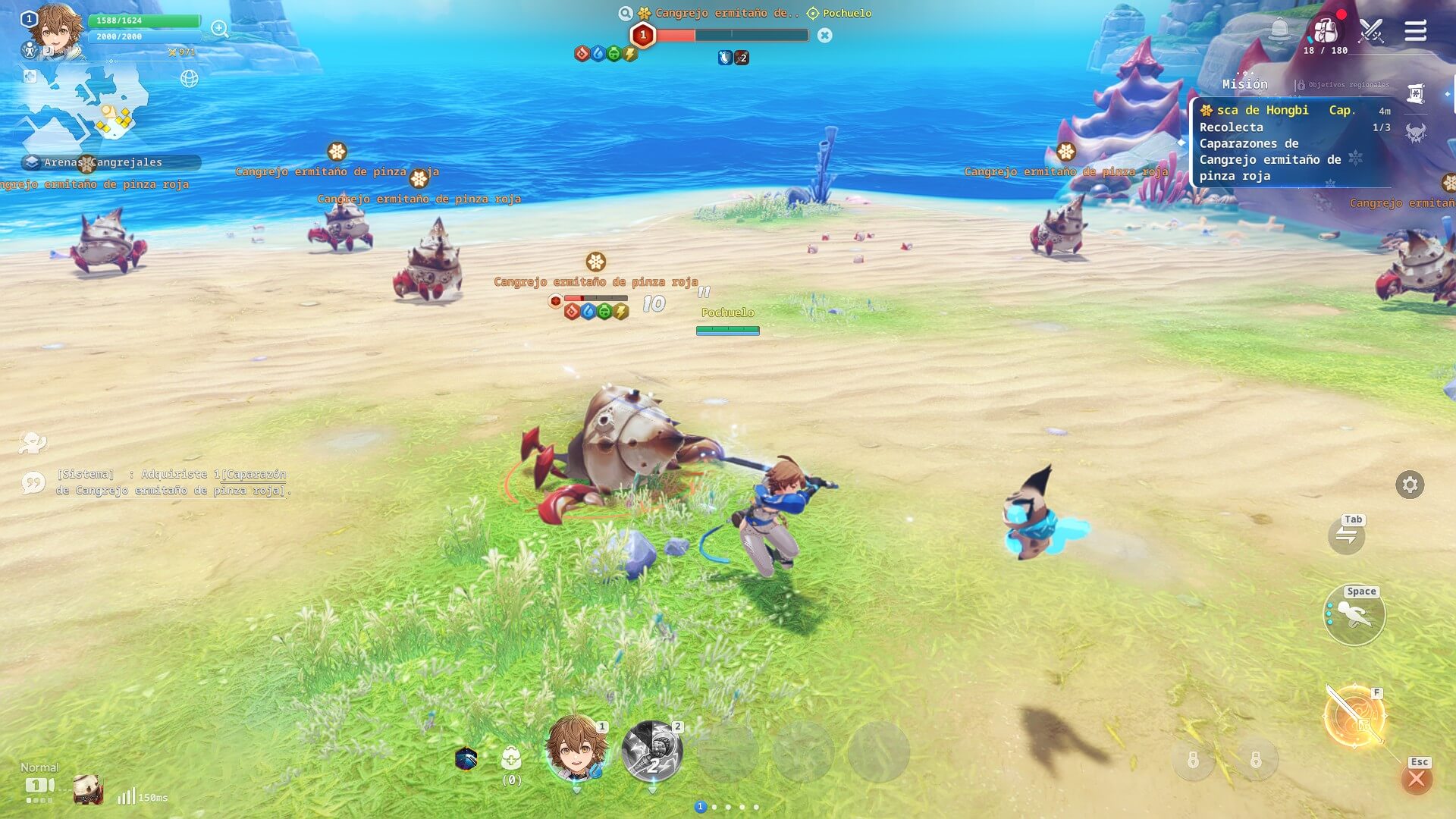Close the target enemy panel
The width and height of the screenshot is (1456, 819).
point(825,36)
